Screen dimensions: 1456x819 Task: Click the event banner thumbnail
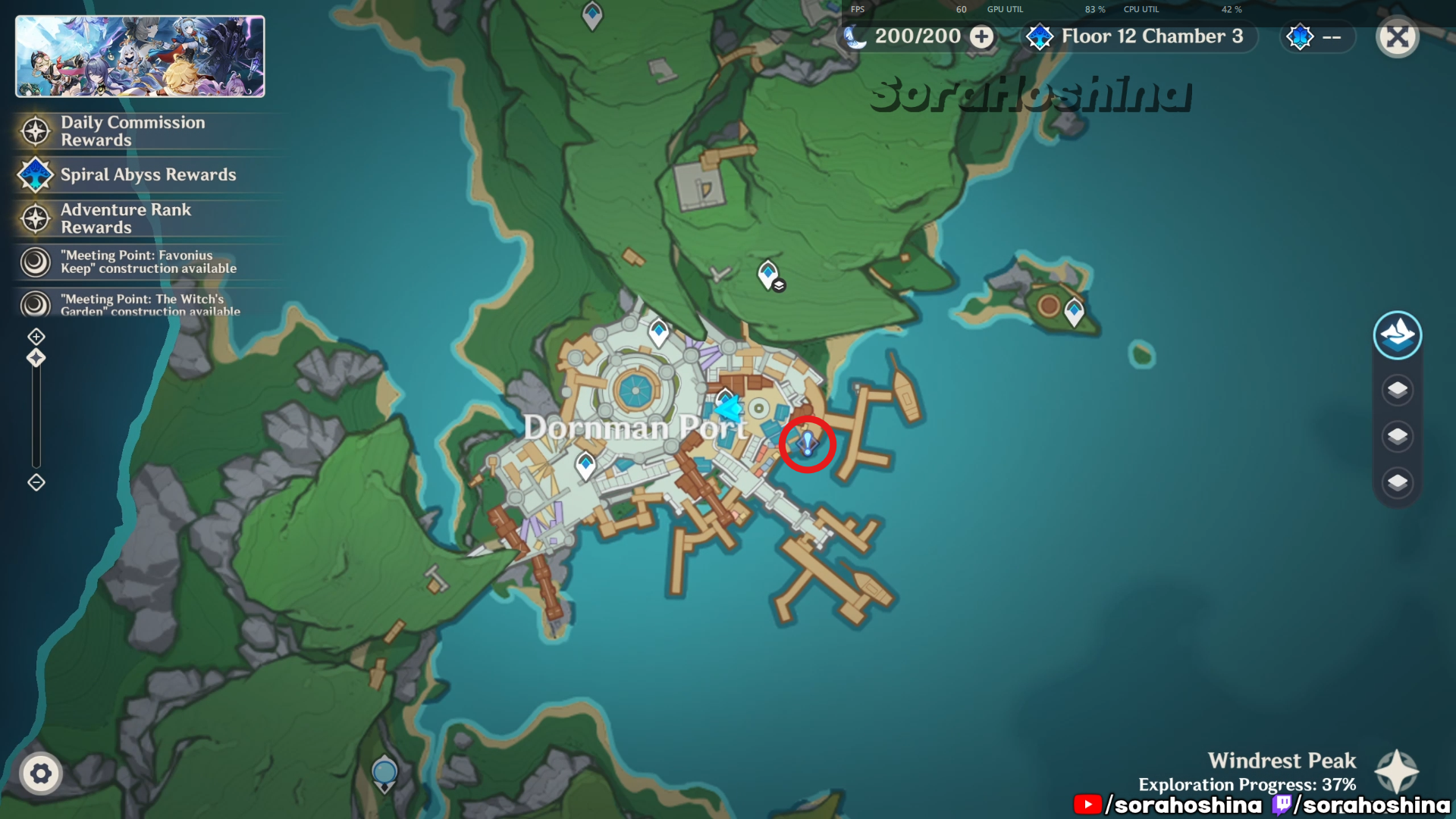click(140, 57)
